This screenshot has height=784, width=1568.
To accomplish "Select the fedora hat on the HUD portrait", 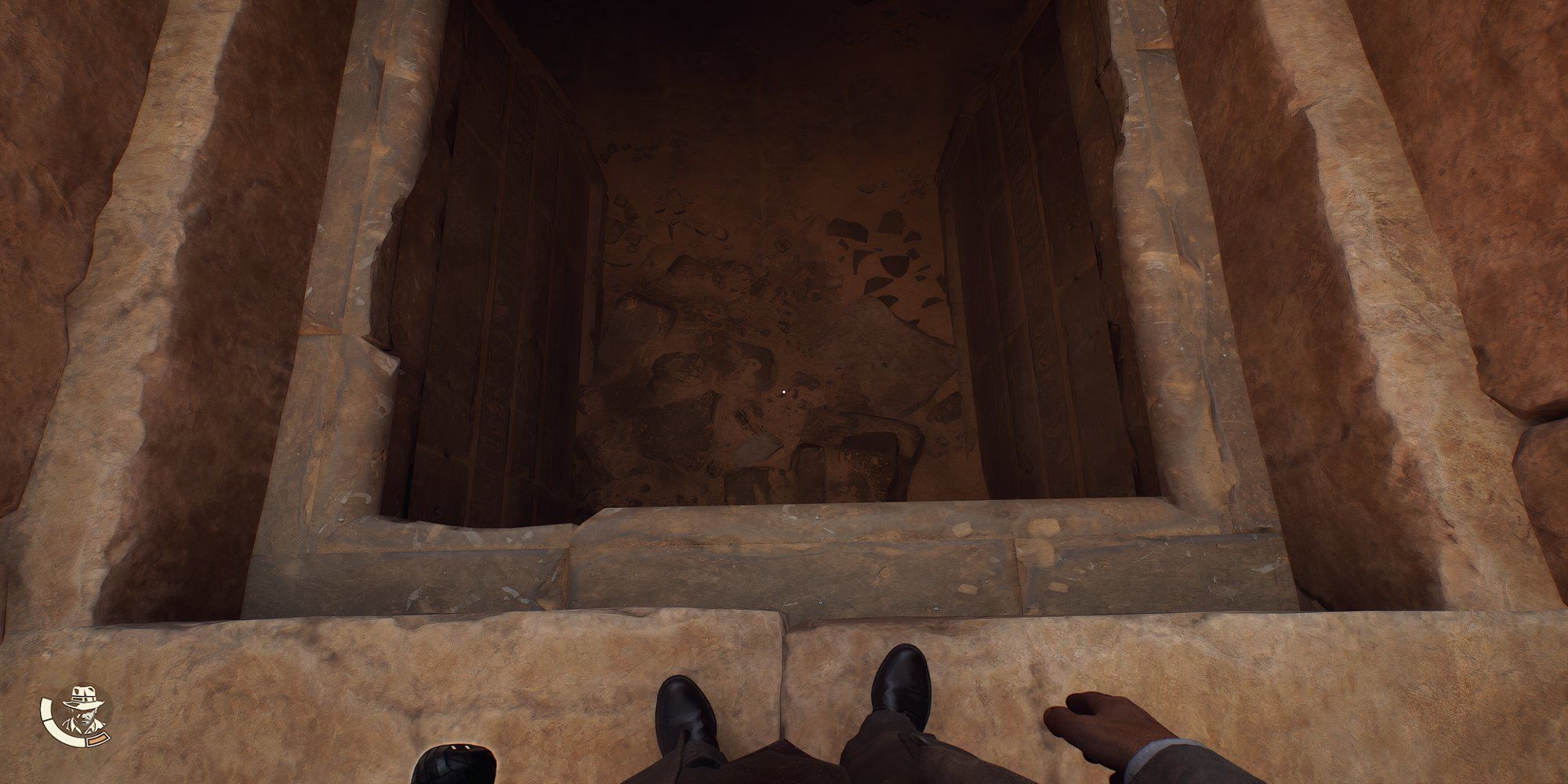I will click(82, 695).
